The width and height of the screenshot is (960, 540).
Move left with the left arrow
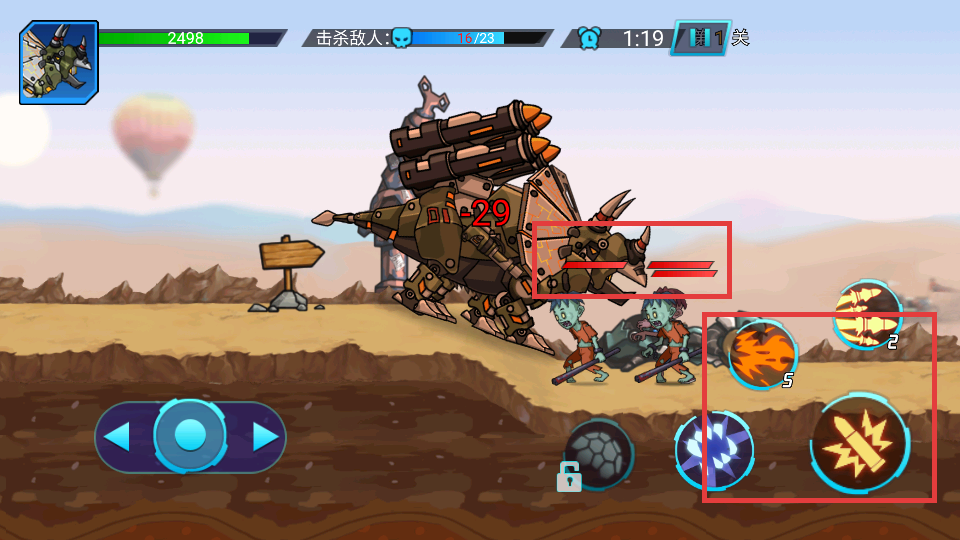pos(118,437)
